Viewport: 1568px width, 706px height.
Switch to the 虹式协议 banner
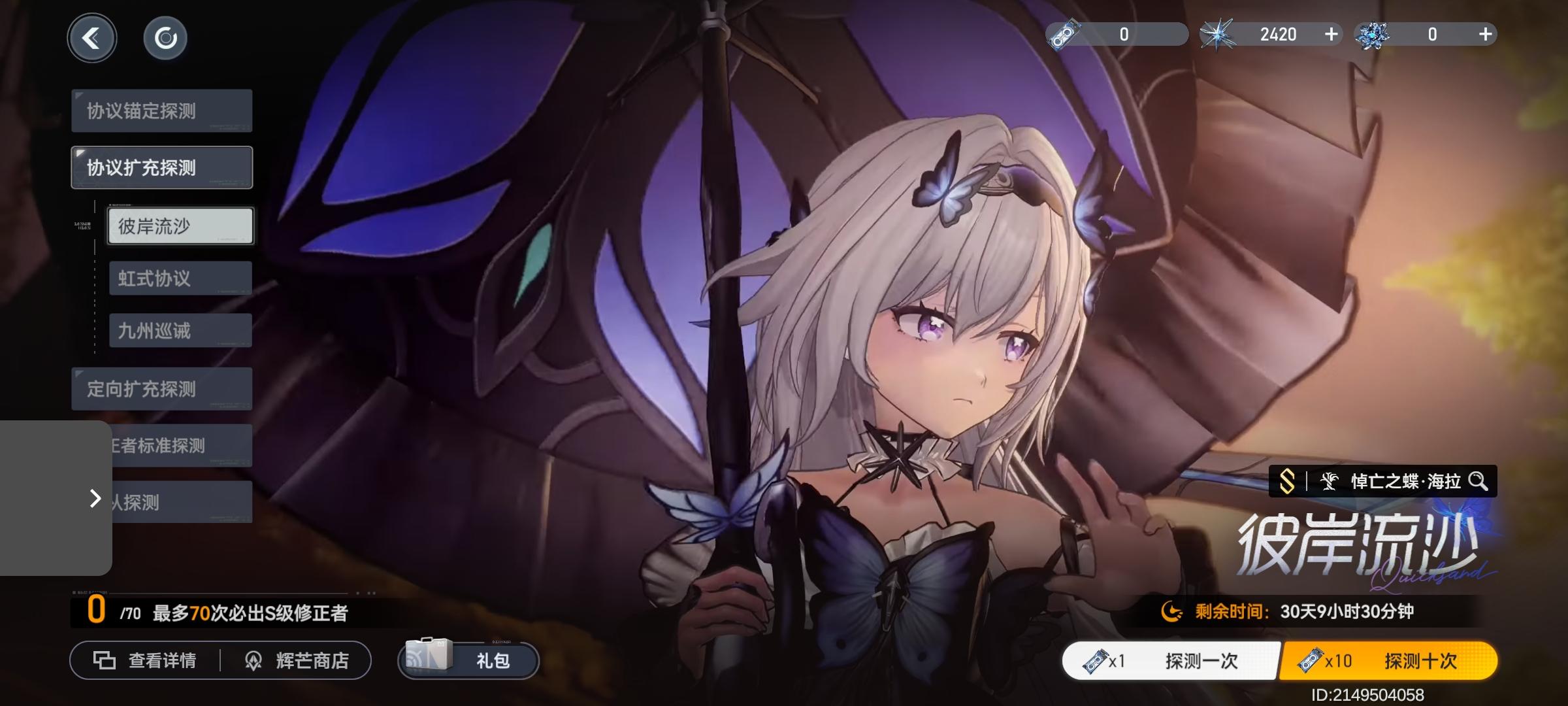click(180, 278)
